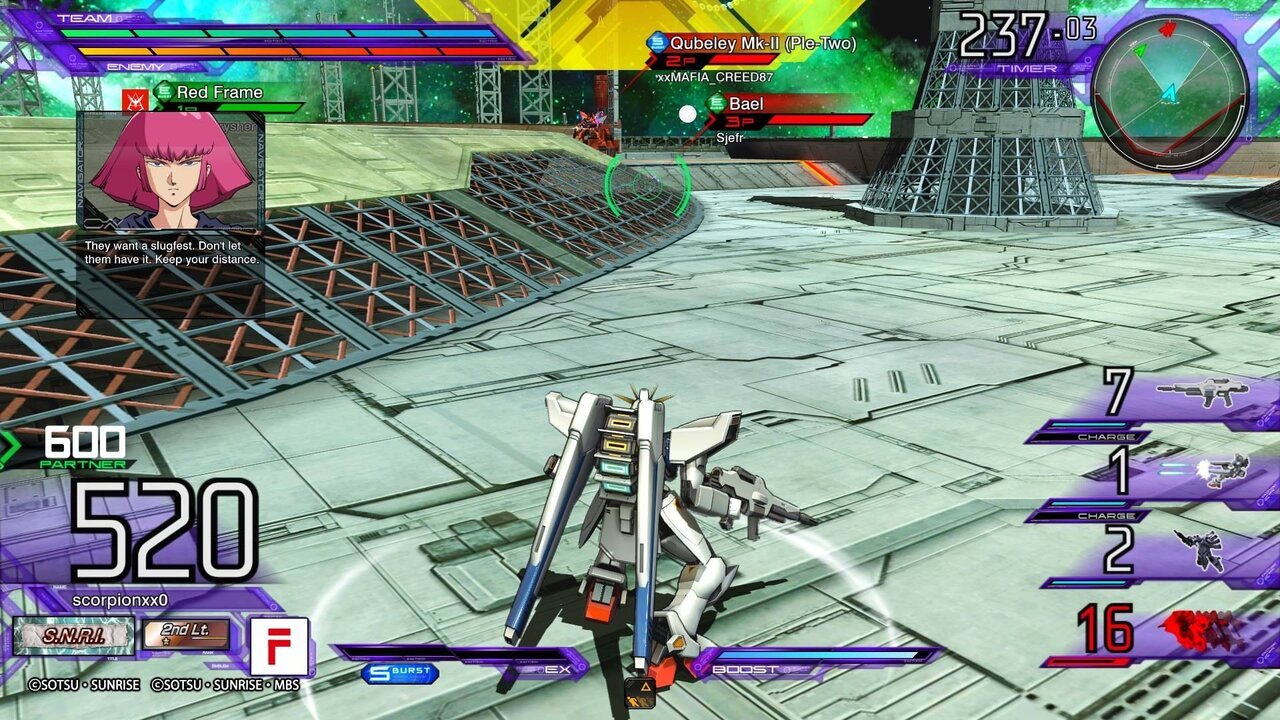Image resolution: width=1280 pixels, height=720 pixels.
Task: Click the pink-haired navigator portrait
Action: point(170,170)
